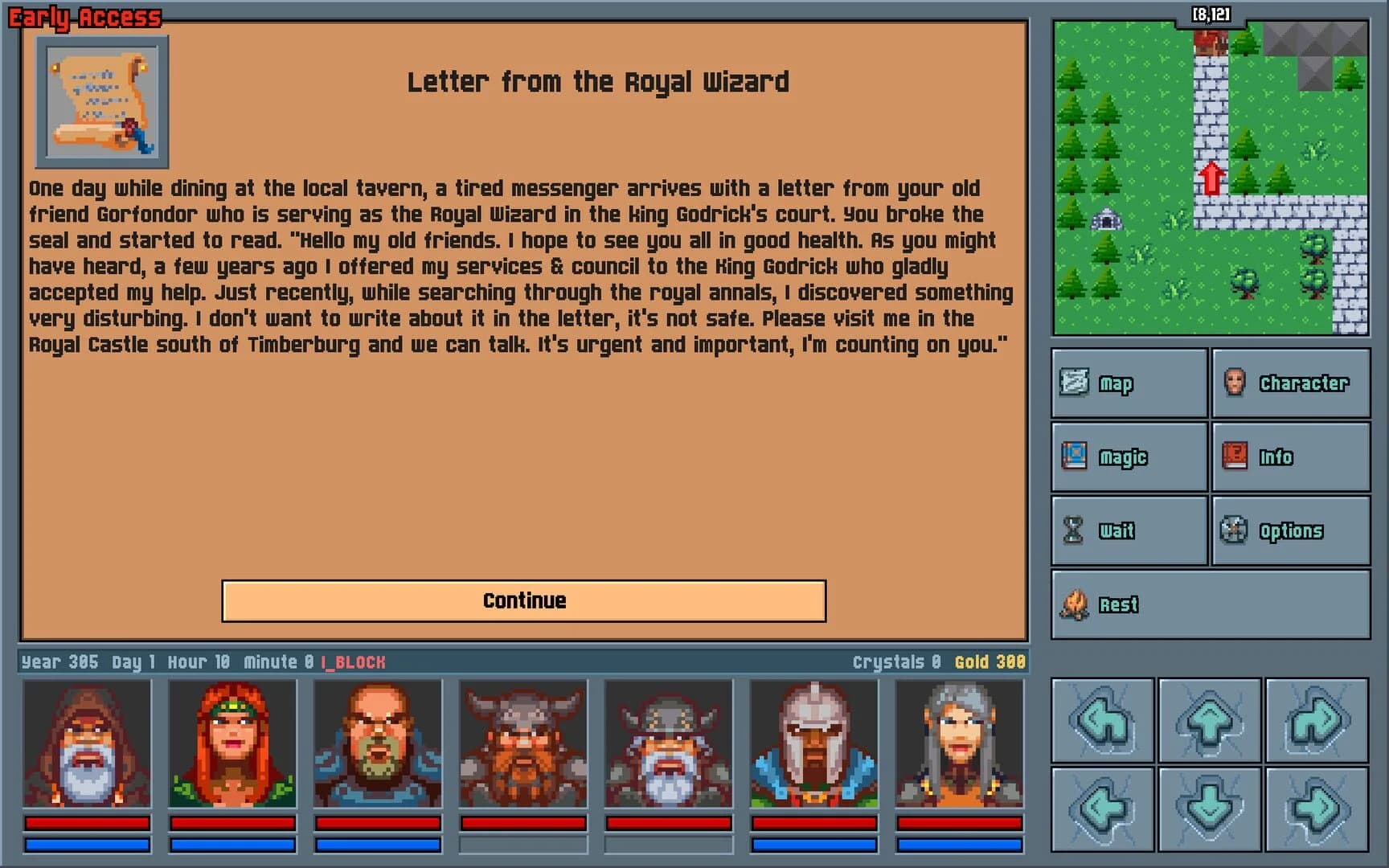Select the Rest campfire icon

[x=1125, y=604]
